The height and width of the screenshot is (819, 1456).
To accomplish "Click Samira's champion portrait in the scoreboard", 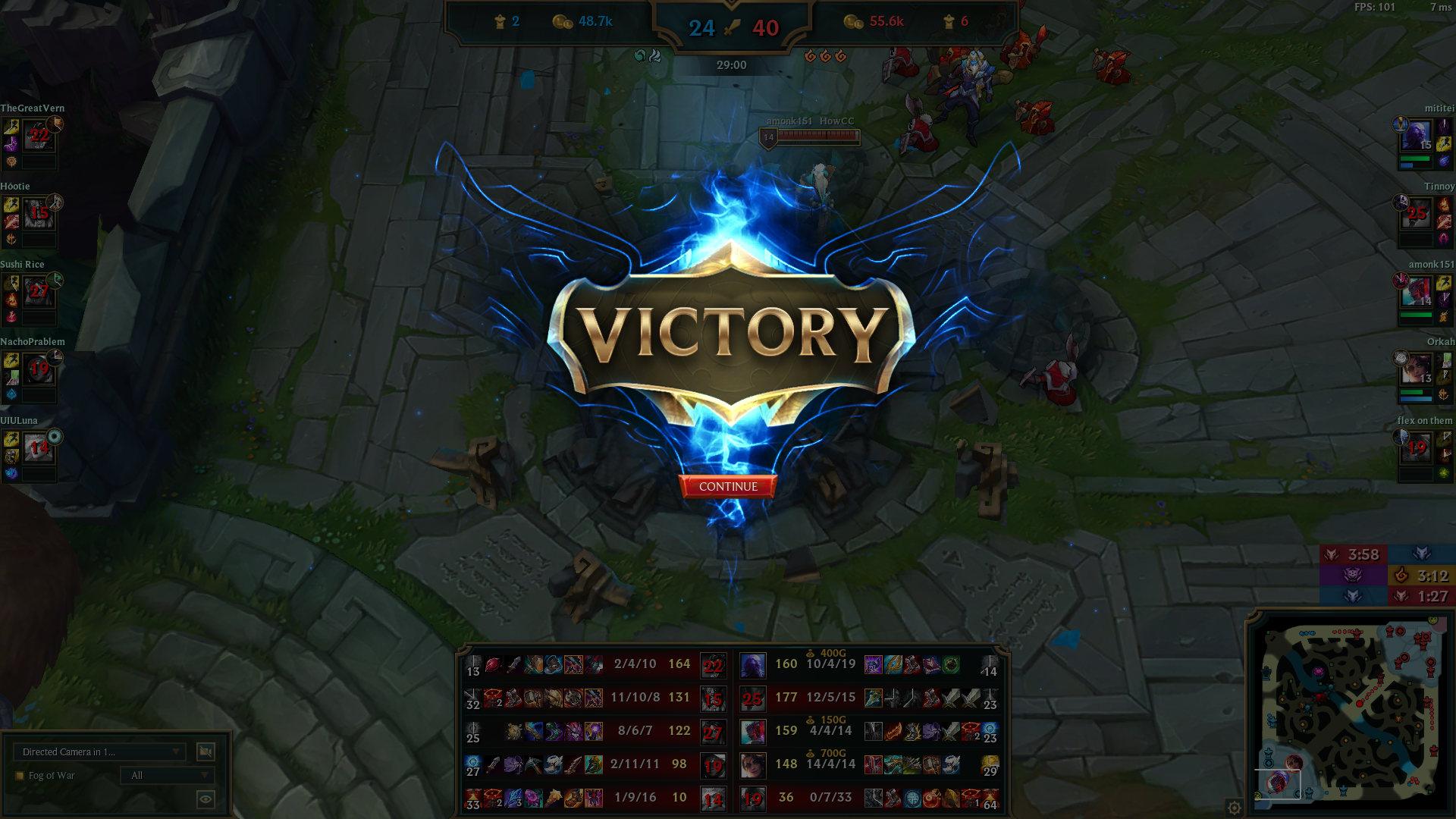I will 753,764.
